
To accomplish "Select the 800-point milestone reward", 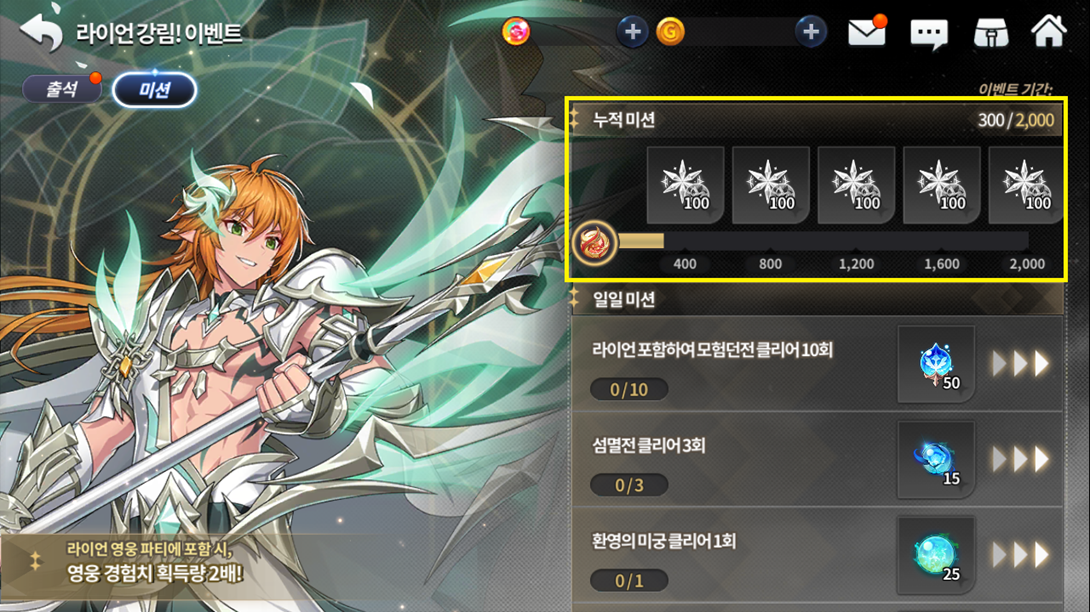I will click(771, 185).
